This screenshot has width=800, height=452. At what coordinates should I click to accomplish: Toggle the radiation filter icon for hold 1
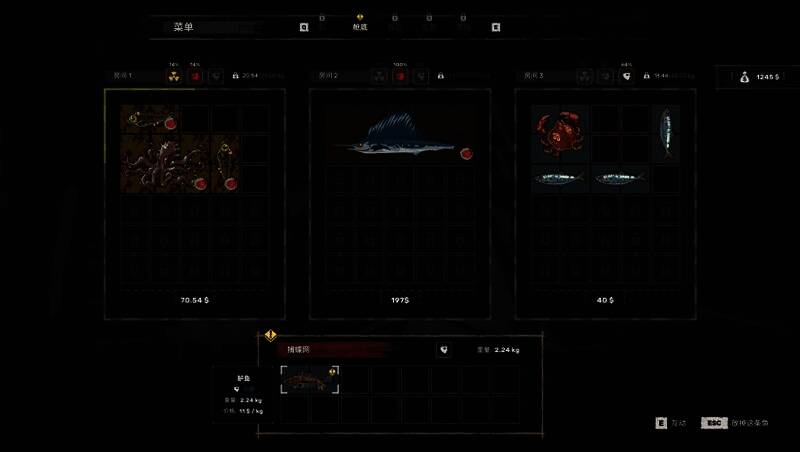pyautogui.click(x=173, y=76)
